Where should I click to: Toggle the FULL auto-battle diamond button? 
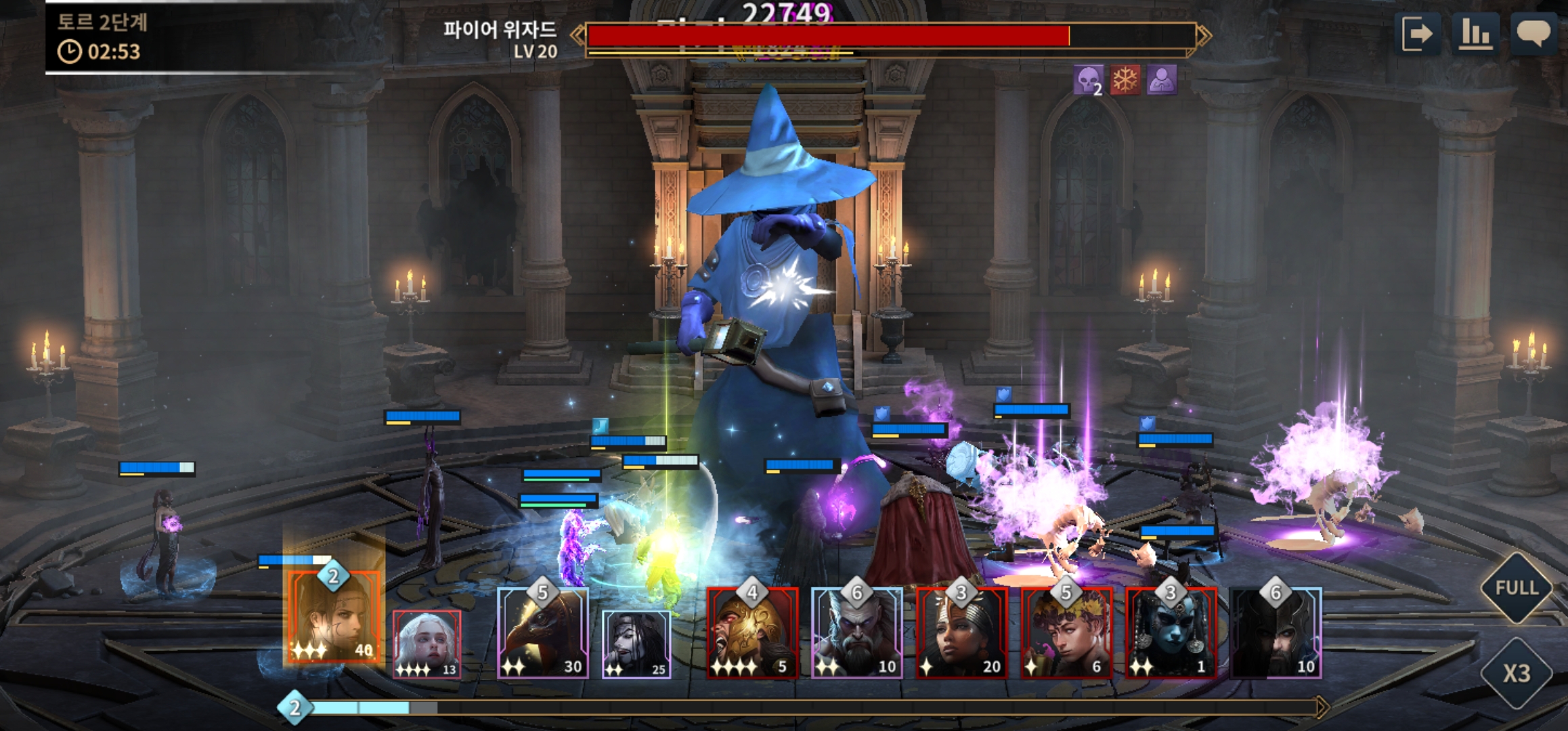[x=1517, y=588]
